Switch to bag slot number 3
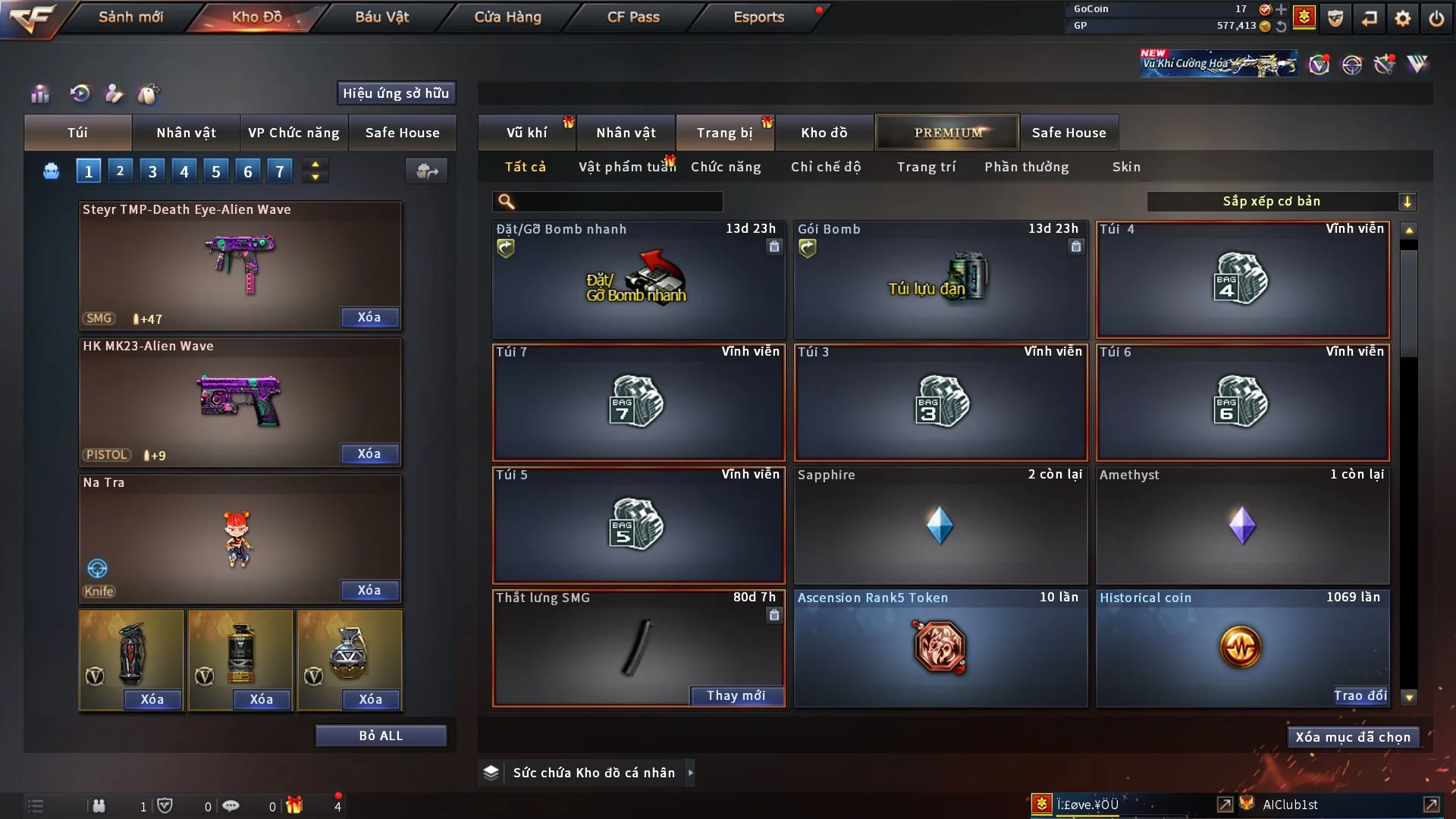The width and height of the screenshot is (1456, 819). (152, 171)
